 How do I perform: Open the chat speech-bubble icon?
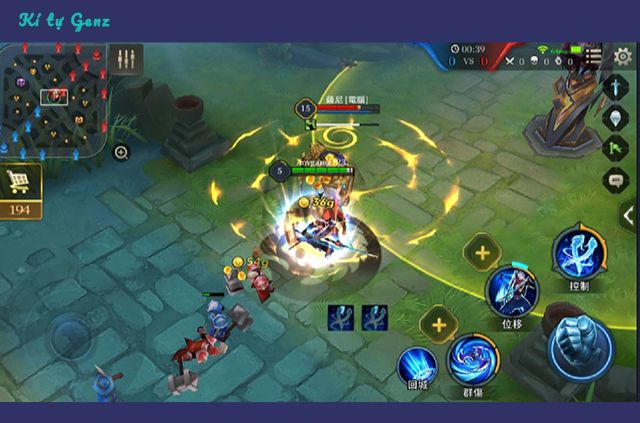(616, 180)
